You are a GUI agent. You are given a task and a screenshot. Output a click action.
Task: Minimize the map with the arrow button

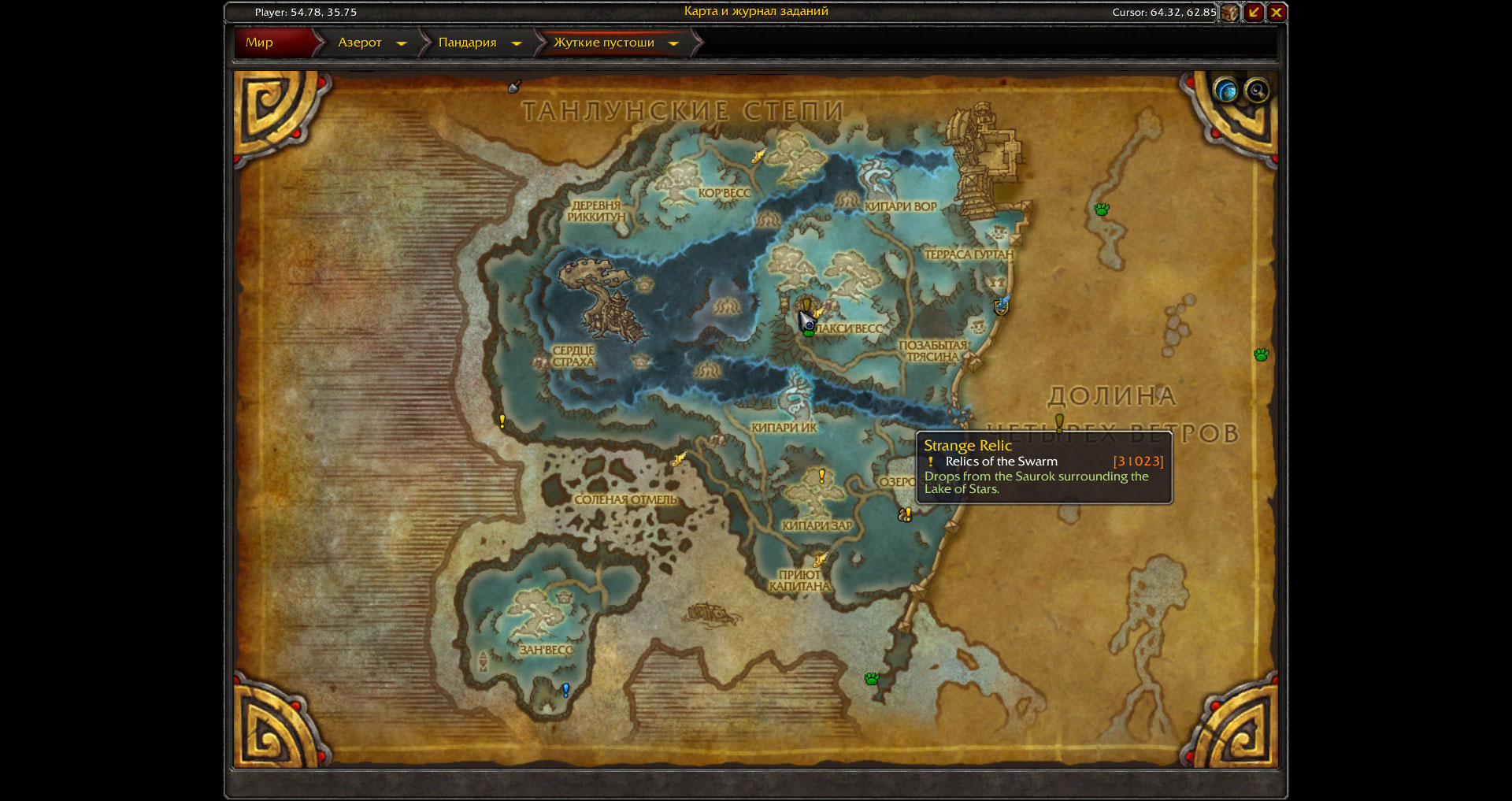tap(1254, 12)
